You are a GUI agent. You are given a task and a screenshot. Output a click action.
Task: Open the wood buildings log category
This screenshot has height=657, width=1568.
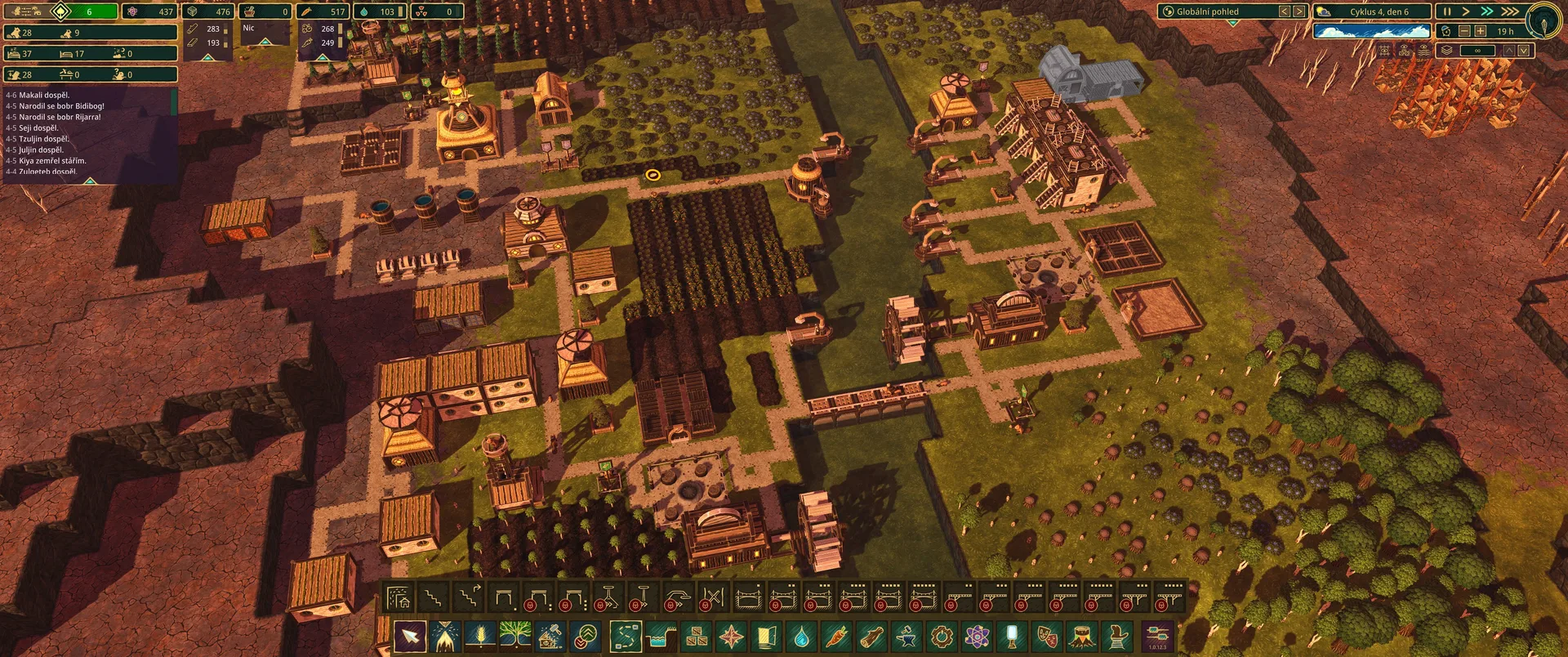coord(872,636)
